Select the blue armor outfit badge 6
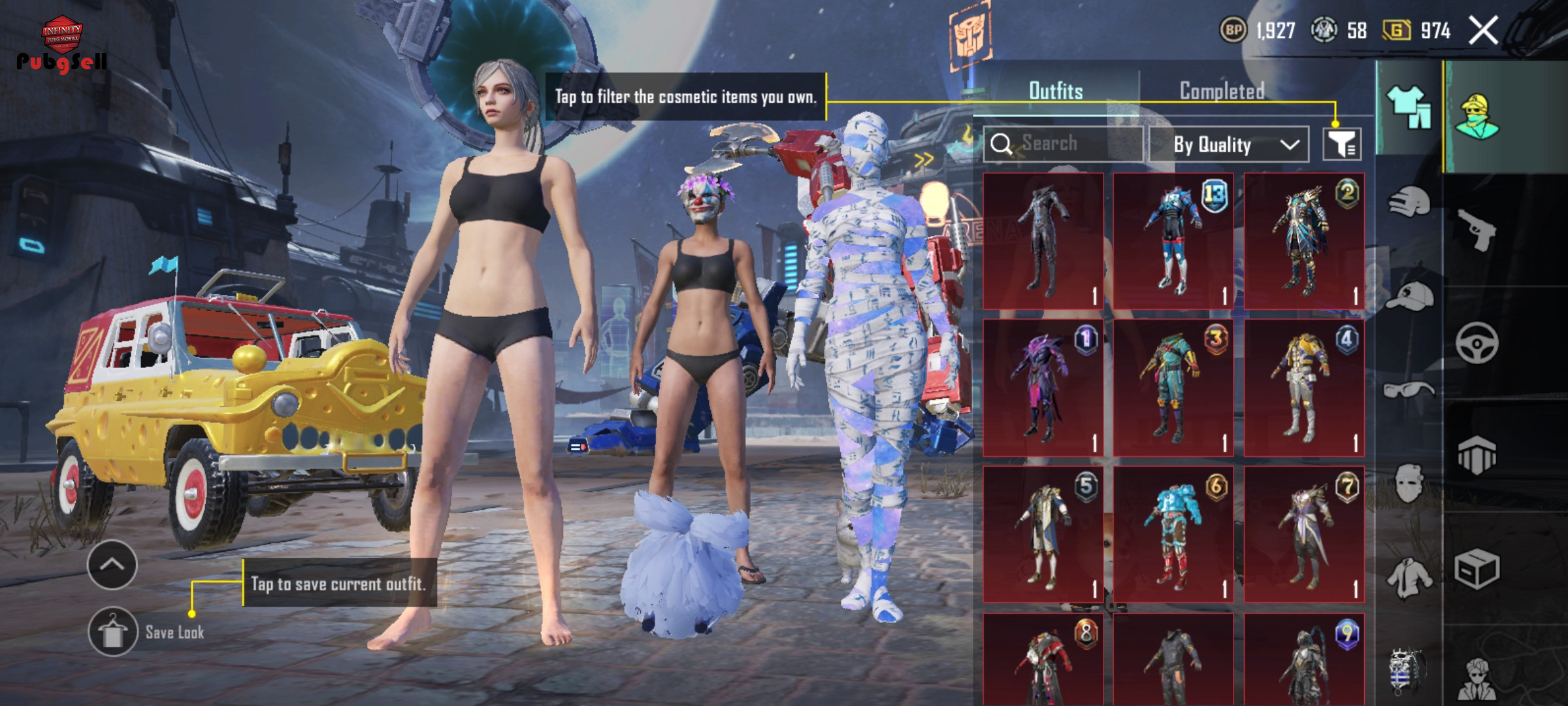 click(1173, 534)
